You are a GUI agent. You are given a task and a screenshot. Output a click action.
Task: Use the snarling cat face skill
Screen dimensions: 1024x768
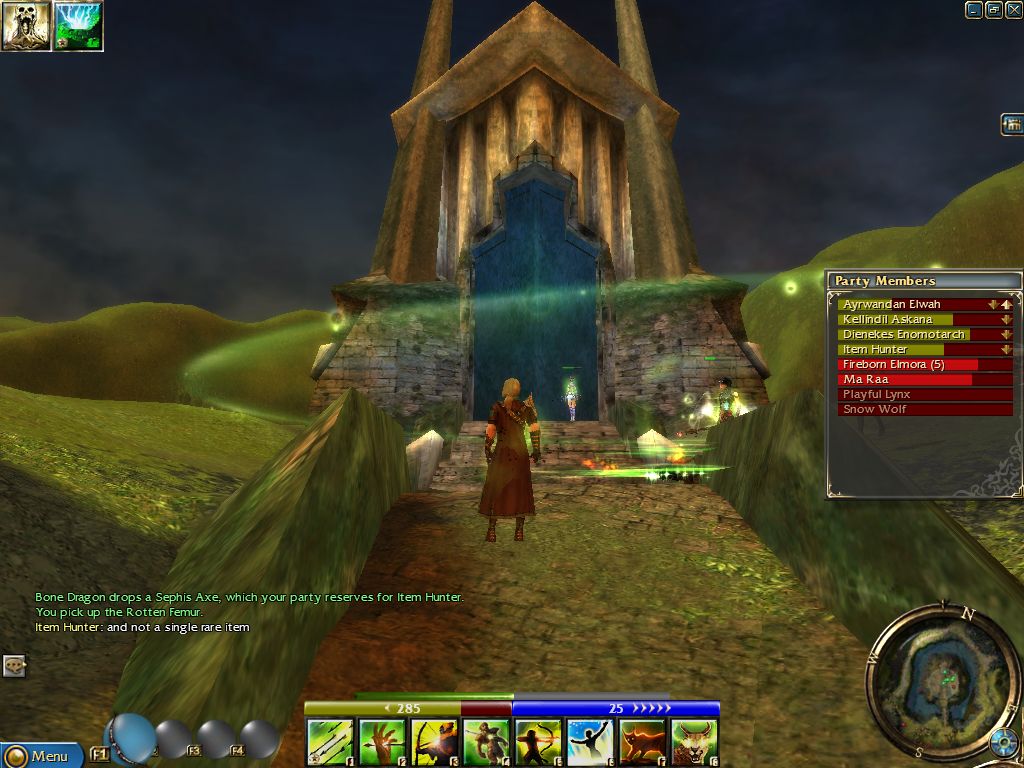coord(694,743)
